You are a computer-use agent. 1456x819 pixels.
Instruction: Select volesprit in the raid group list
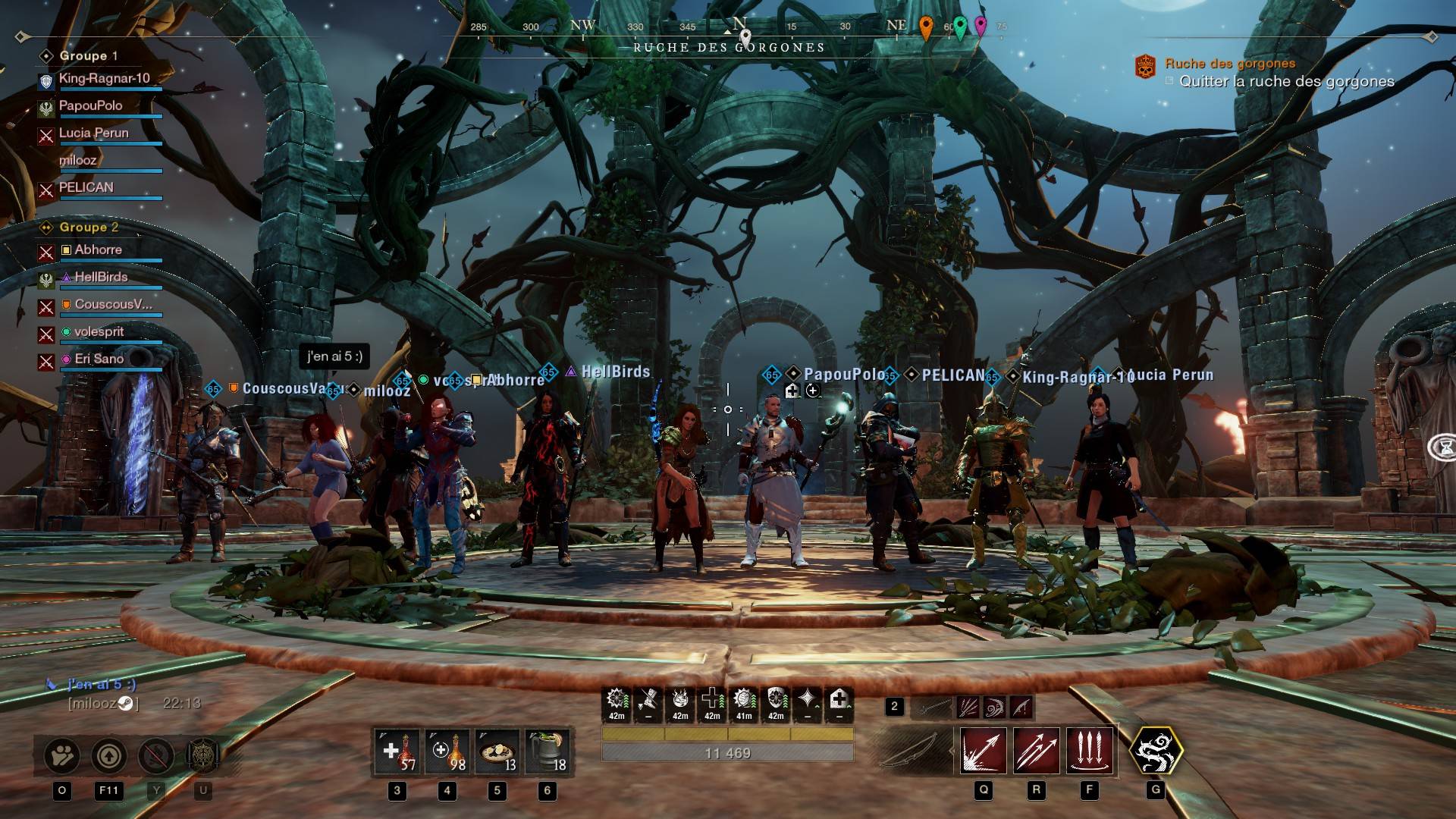click(x=99, y=331)
